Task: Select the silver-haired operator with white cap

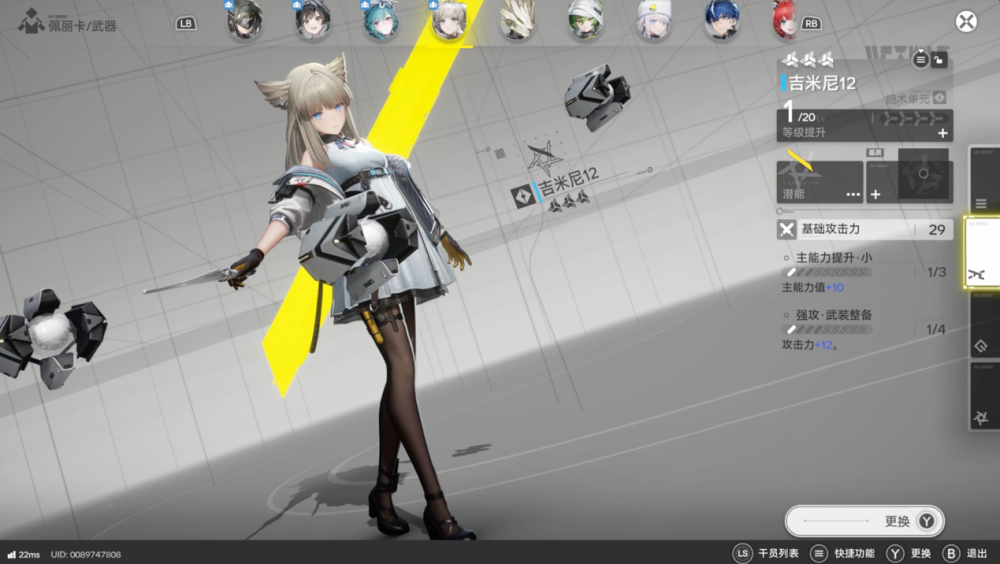Action: pyautogui.click(x=653, y=21)
